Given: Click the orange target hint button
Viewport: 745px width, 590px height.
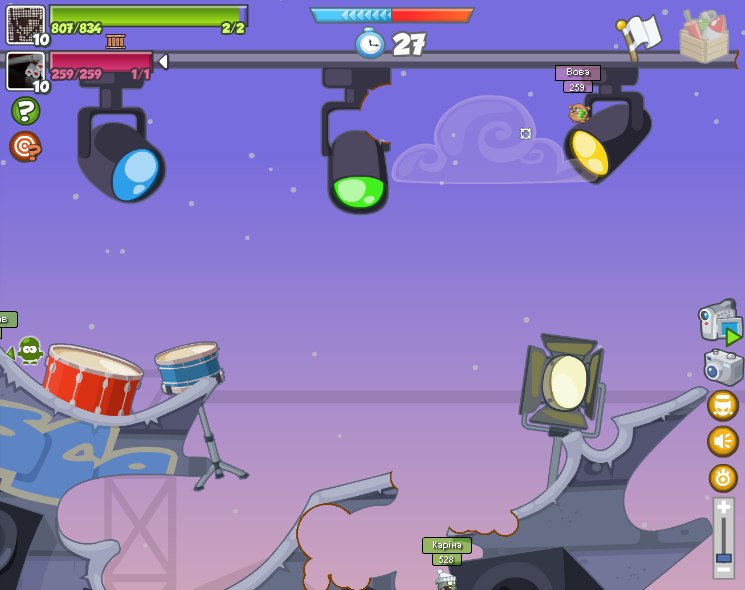Looking at the screenshot, I should (x=24, y=147).
